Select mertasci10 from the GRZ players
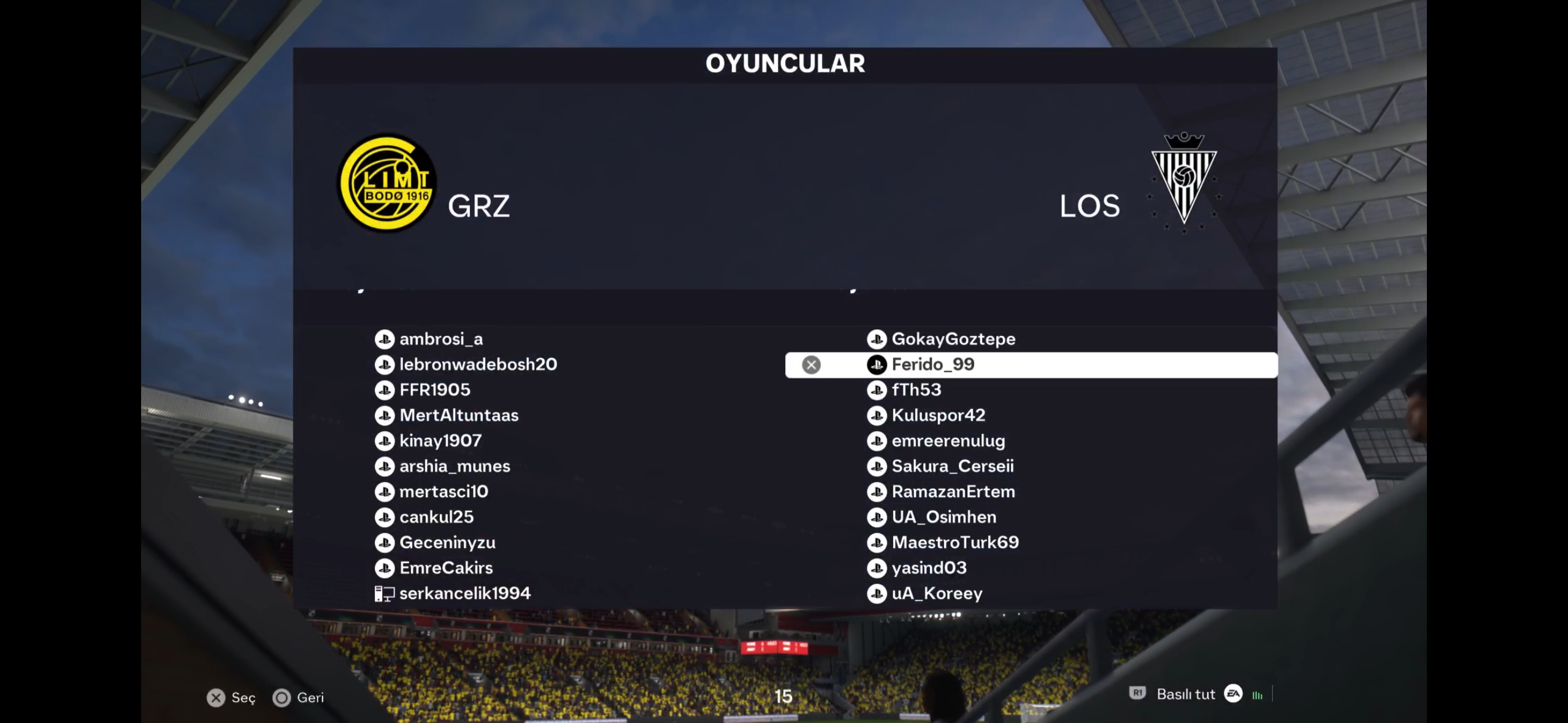 click(x=444, y=492)
